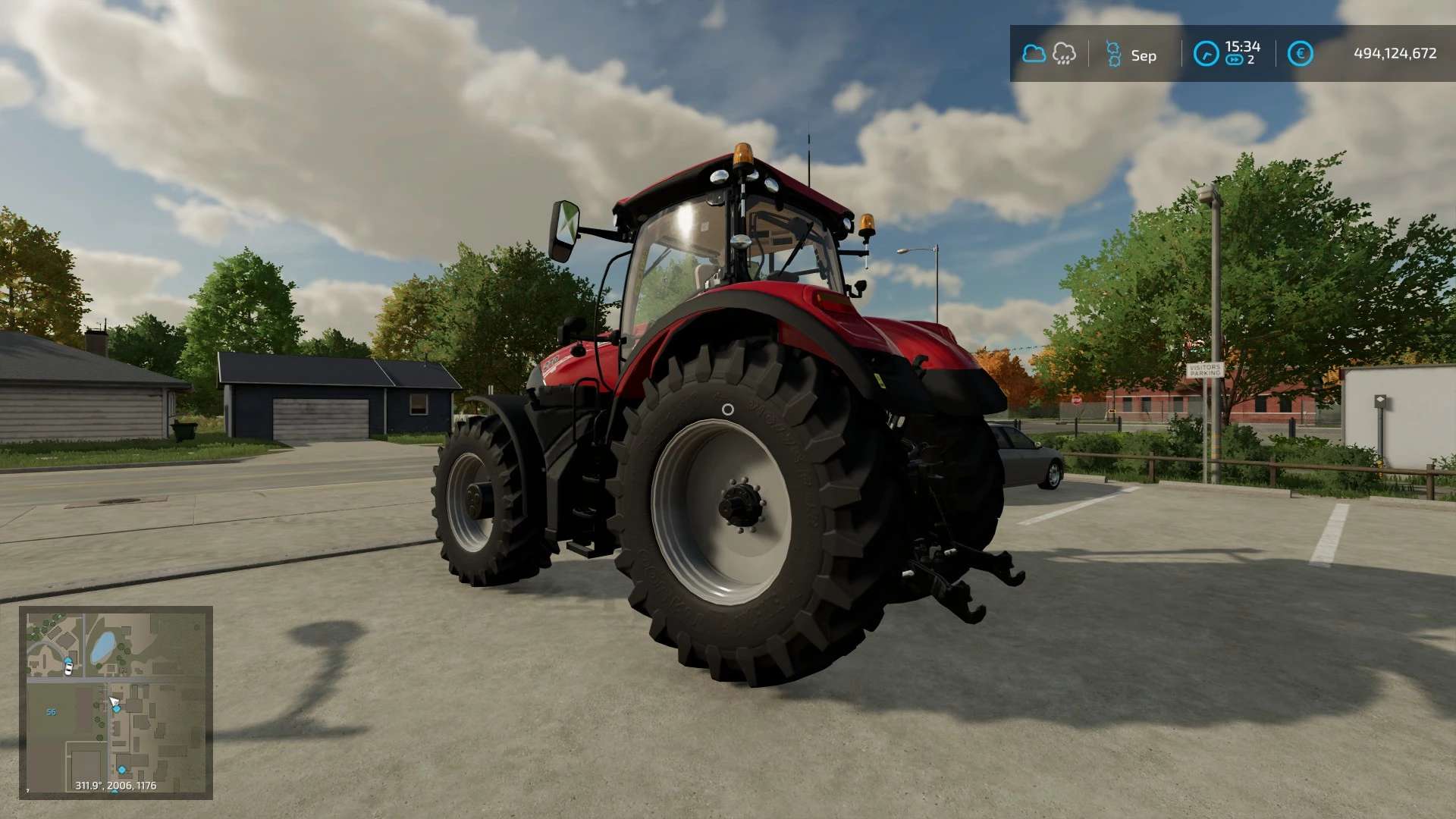
Task: Select the euro currency icon
Action: pos(1300,54)
